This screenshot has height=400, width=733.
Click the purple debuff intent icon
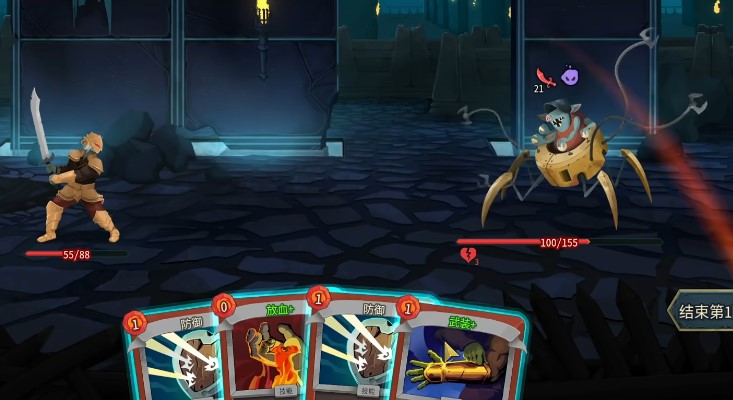570,76
